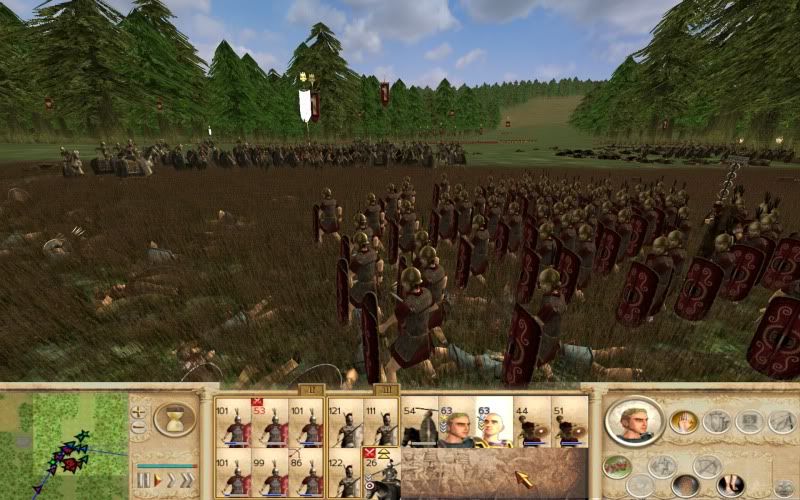The height and width of the screenshot is (500, 800).
Task: Pause the battle with the pause button
Action: (143, 481)
